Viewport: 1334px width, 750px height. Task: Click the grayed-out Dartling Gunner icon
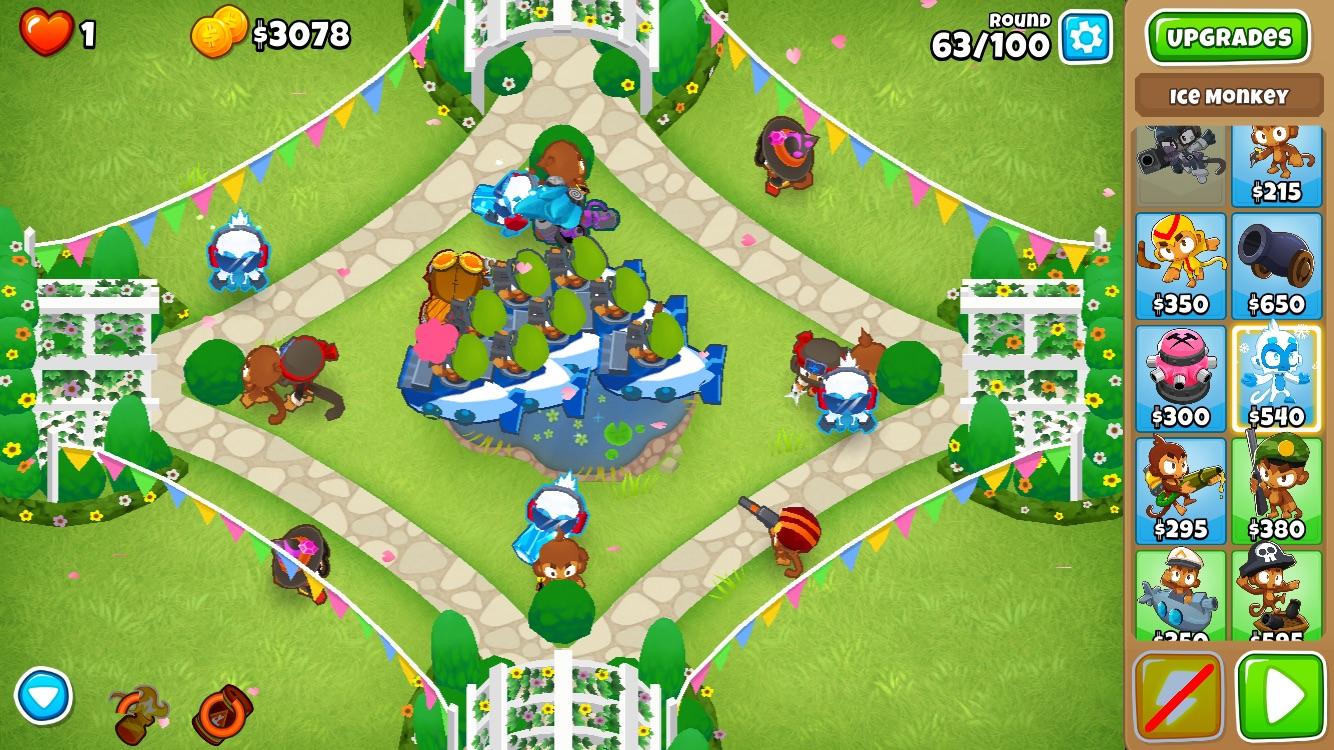(x=1178, y=164)
